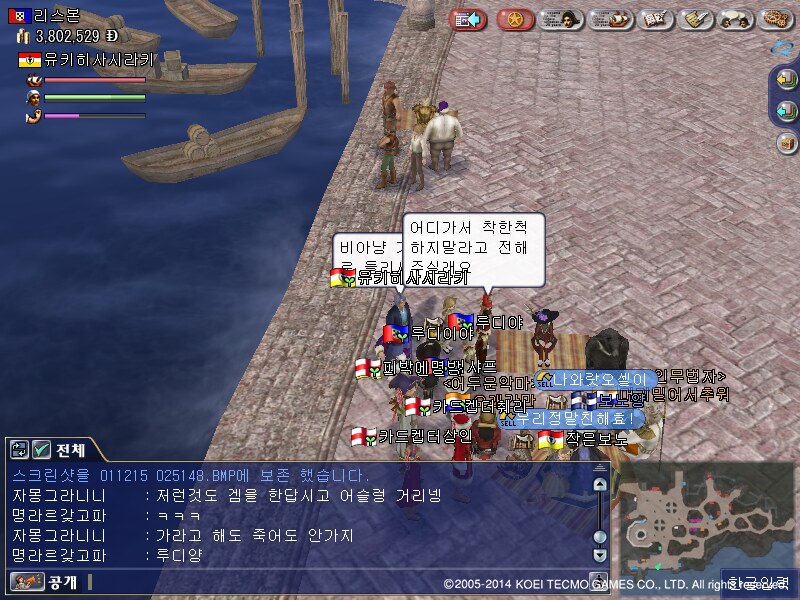
Task: Select the 전체 chat tab
Action: pos(70,449)
